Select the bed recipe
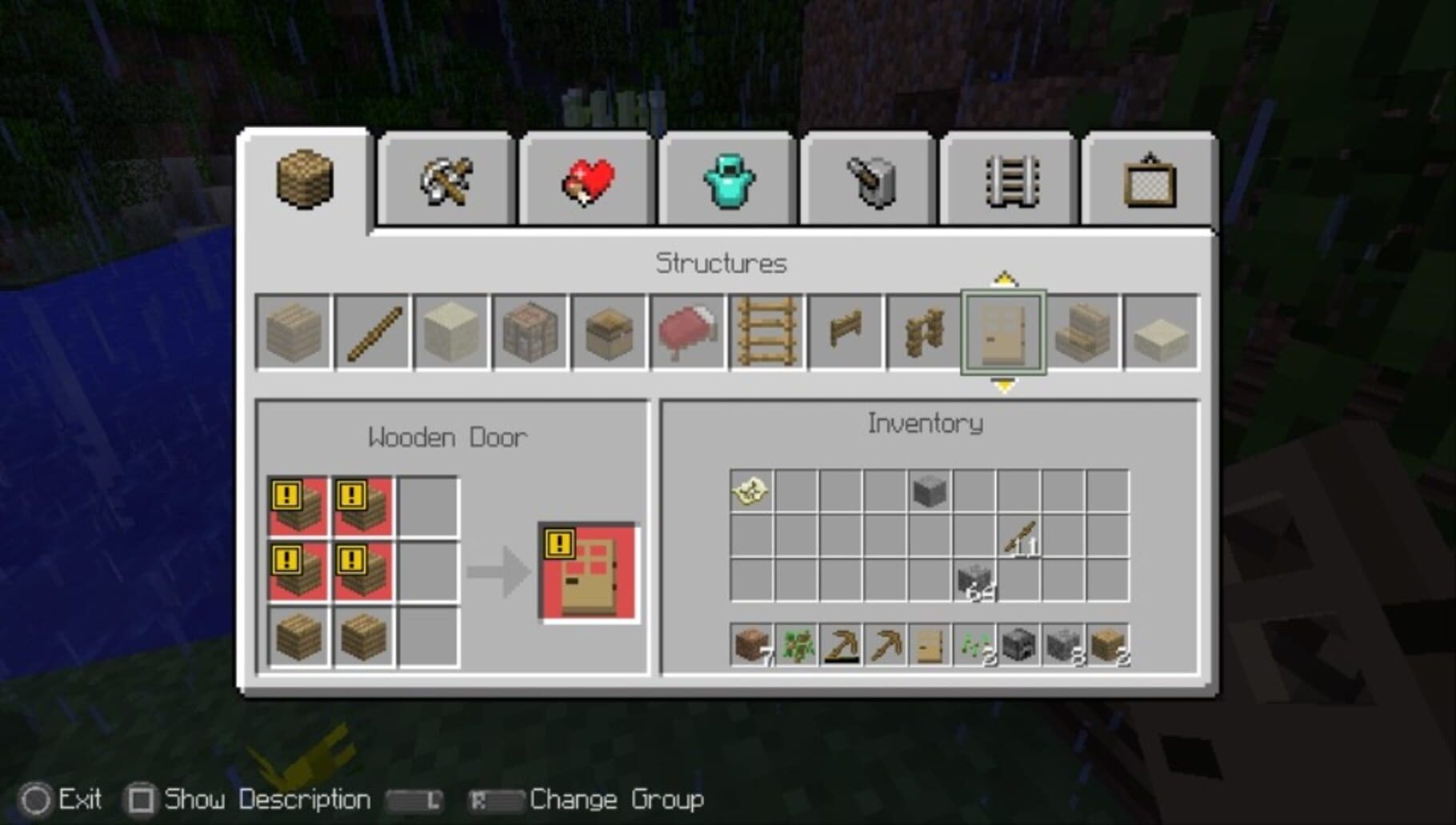Screen dimensions: 1456x825 click(x=687, y=333)
